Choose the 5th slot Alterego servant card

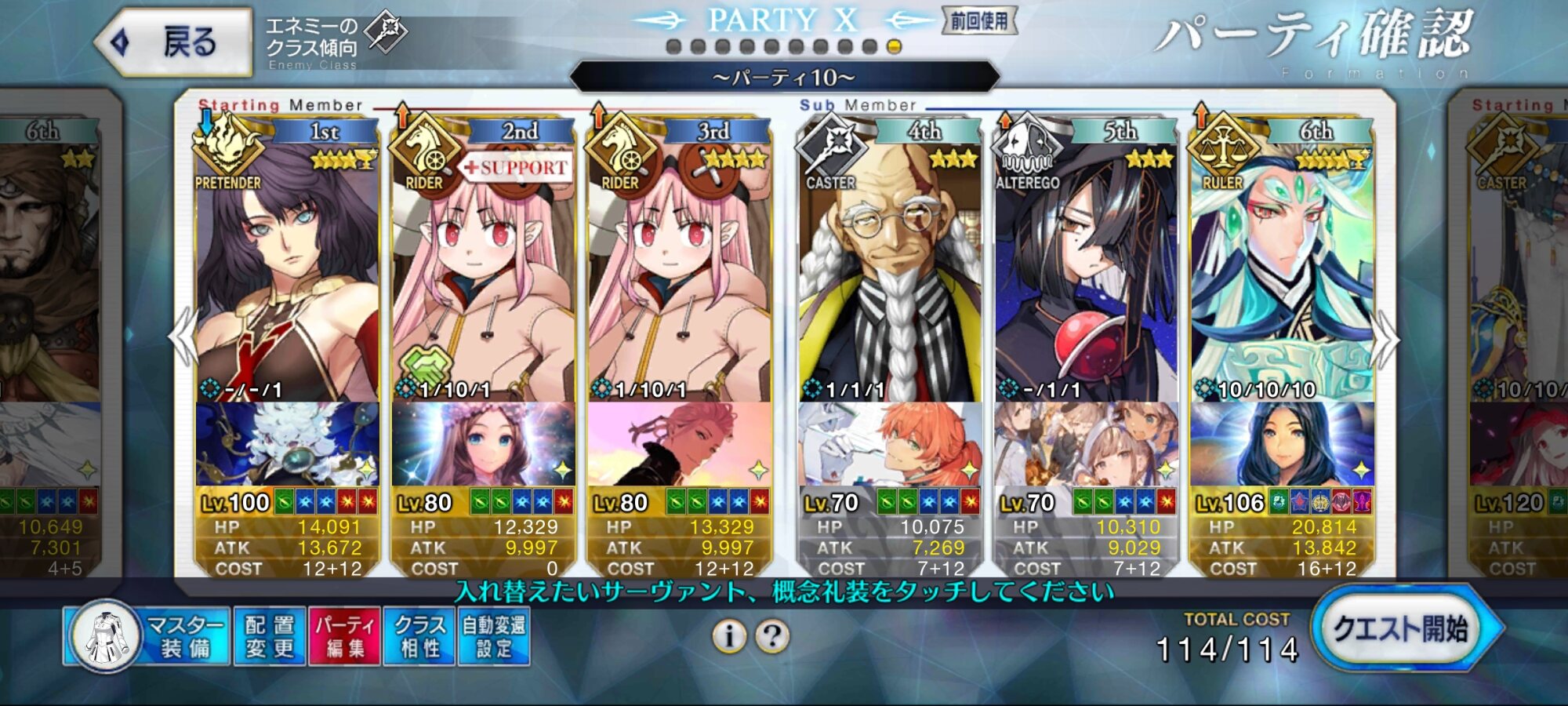click(1086, 275)
